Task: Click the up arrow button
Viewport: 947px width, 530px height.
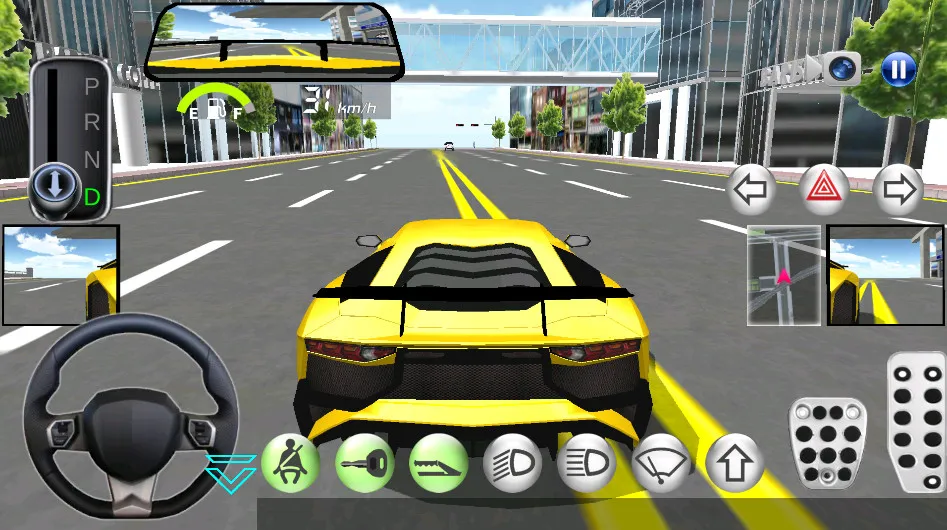Action: 735,464
